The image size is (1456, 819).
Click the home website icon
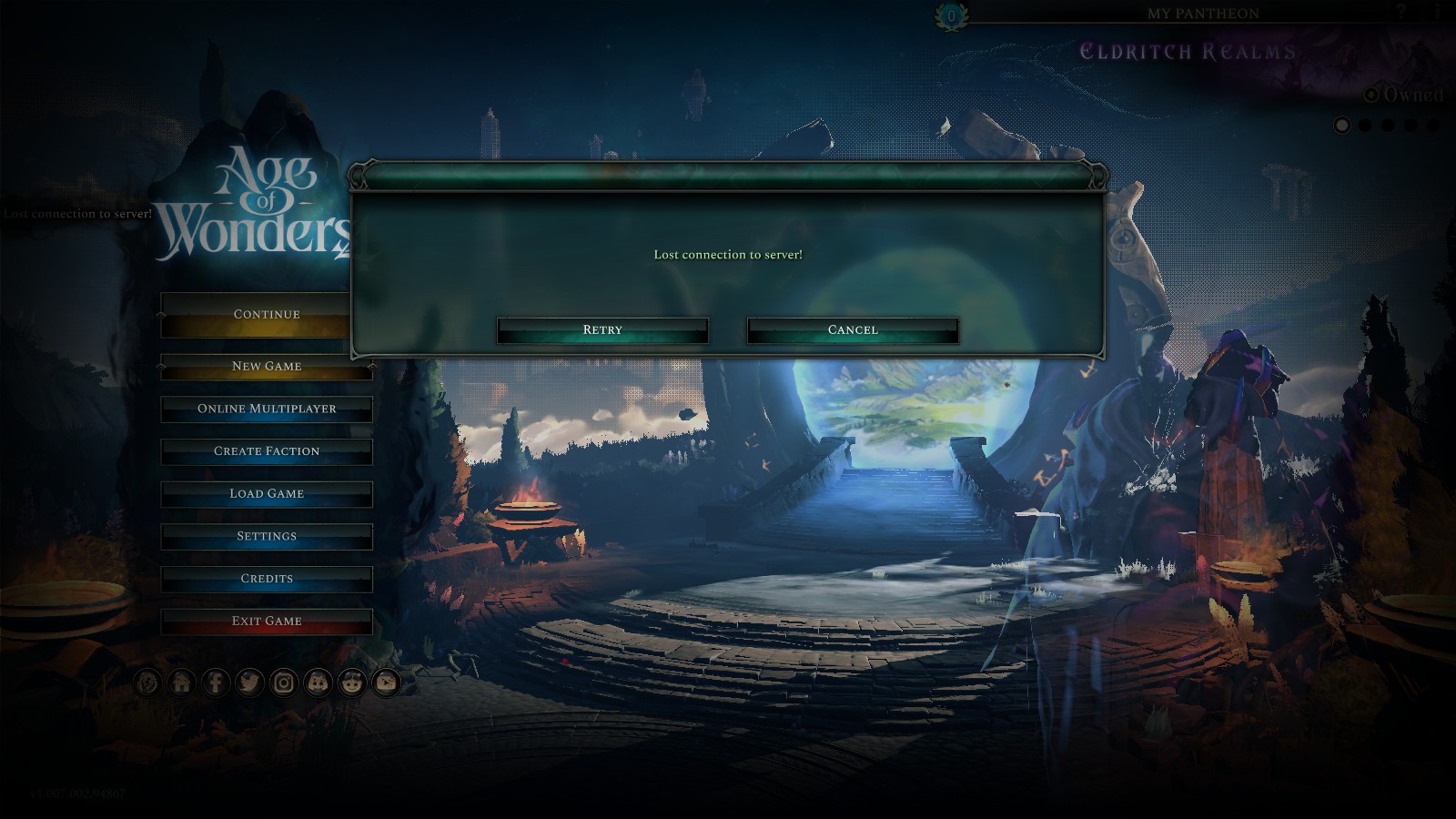pyautogui.click(x=181, y=682)
